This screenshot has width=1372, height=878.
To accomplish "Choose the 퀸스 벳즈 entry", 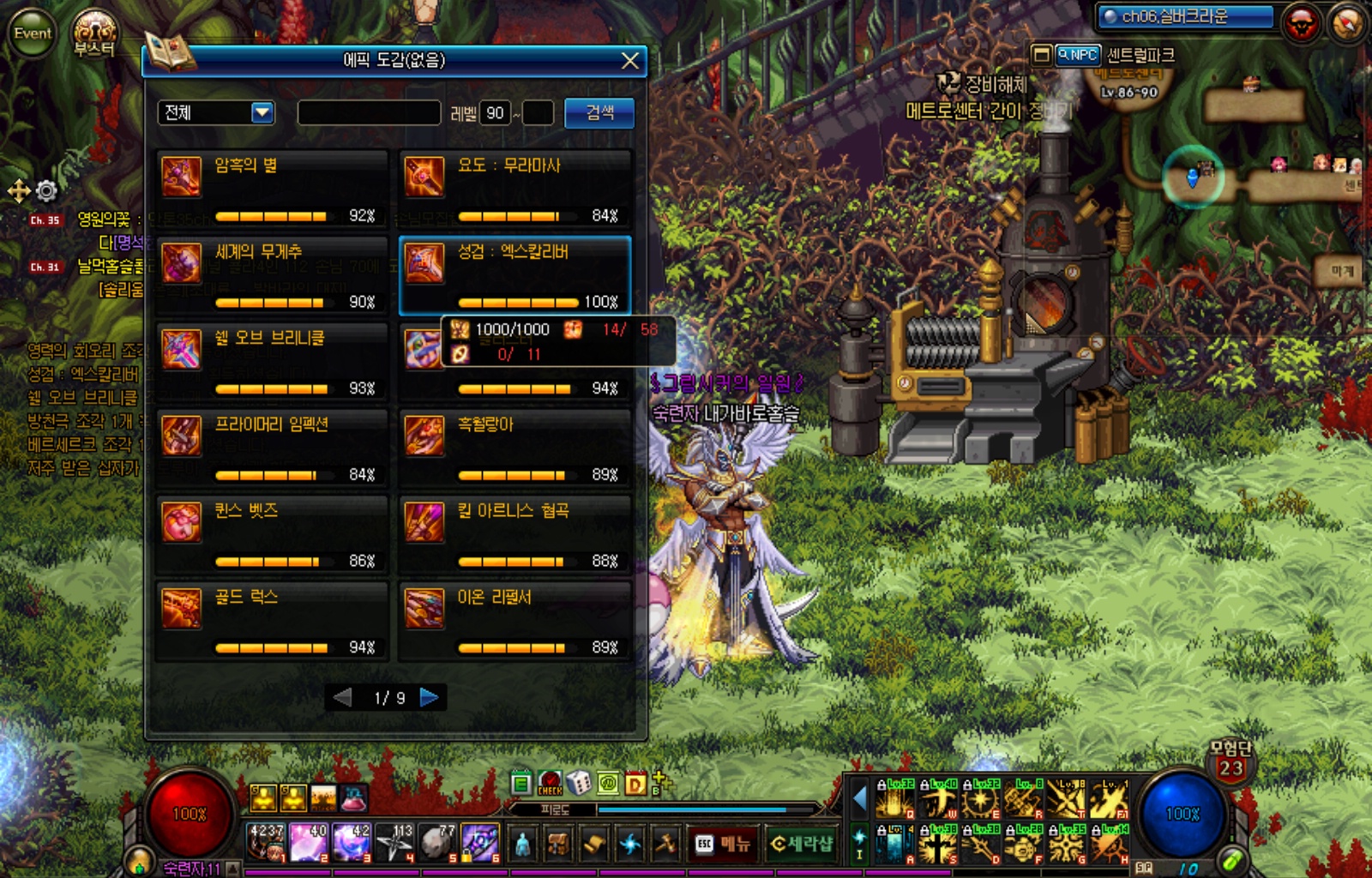I will (272, 534).
